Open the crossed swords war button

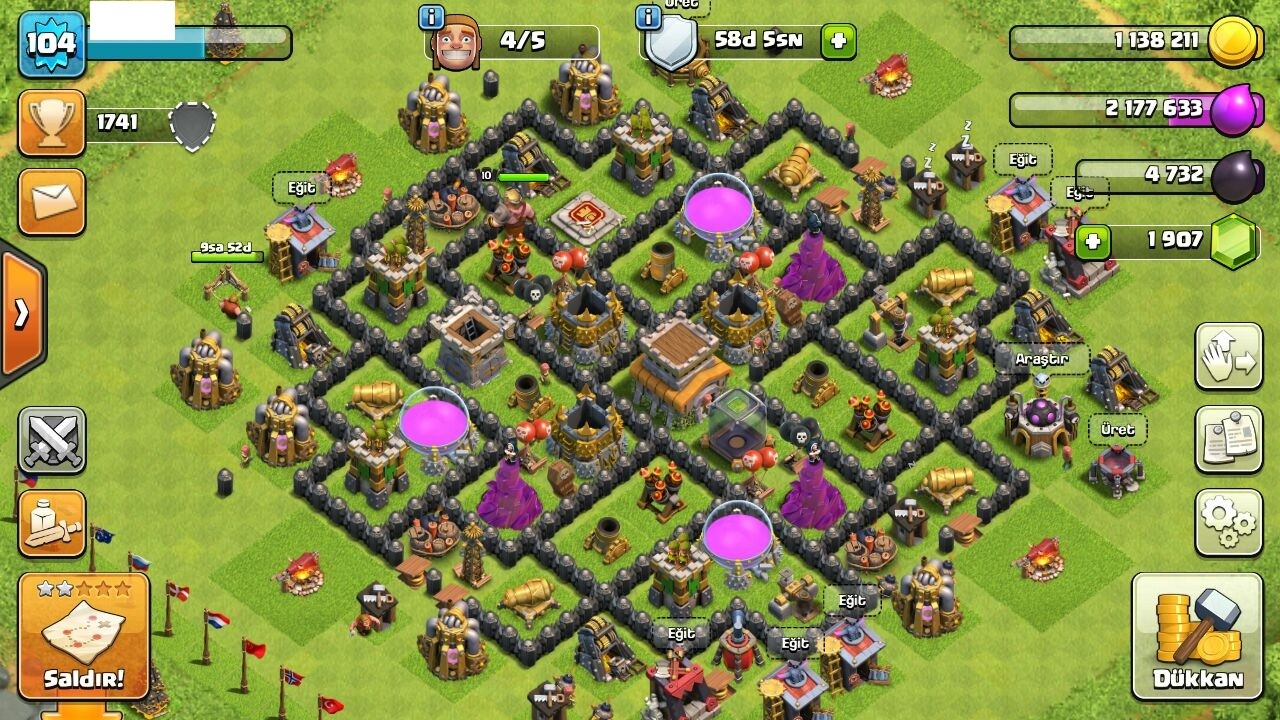coord(51,439)
